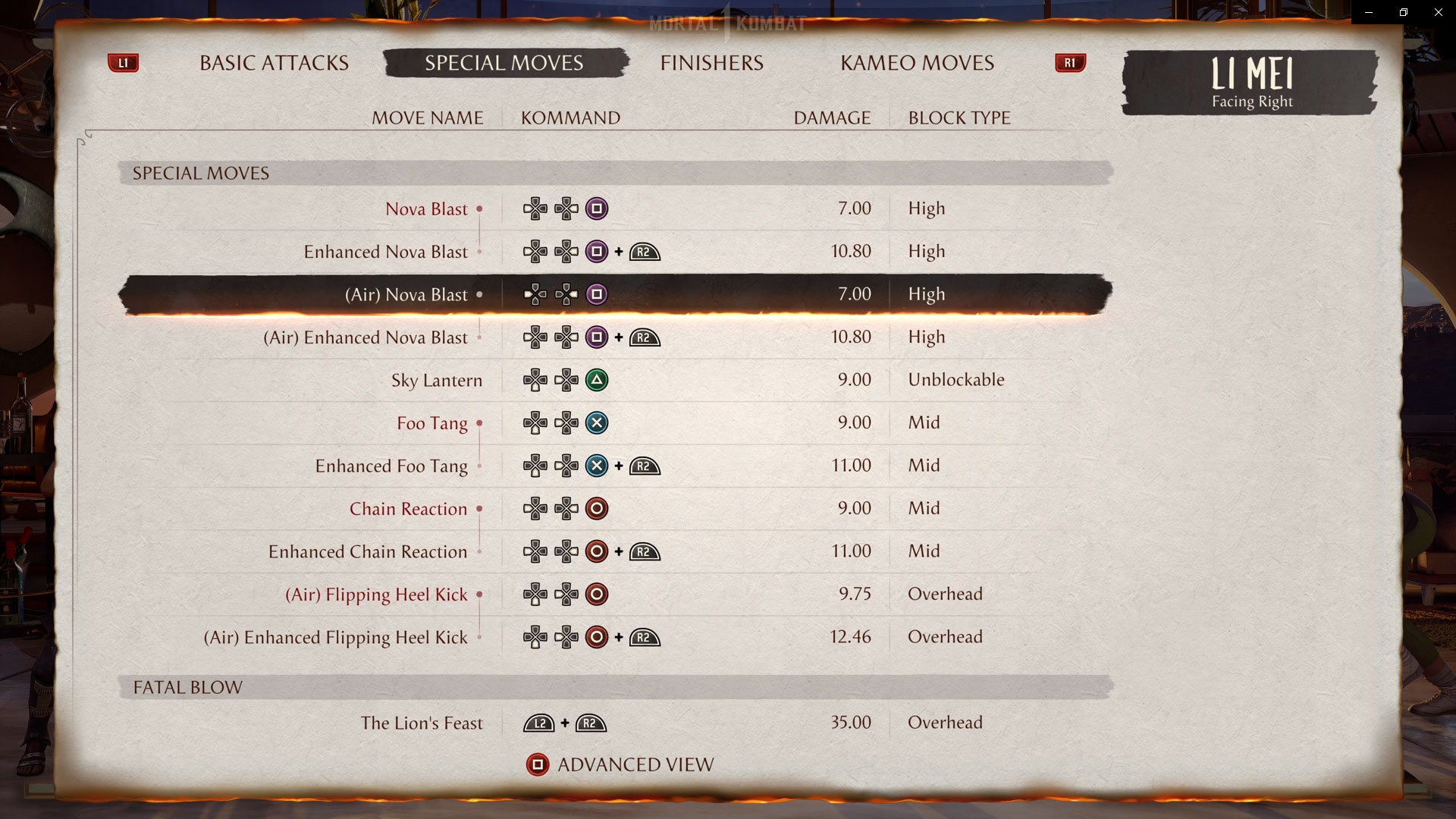Expand details for Enhanced Chain Reaction
The image size is (1456, 819).
[x=366, y=551]
